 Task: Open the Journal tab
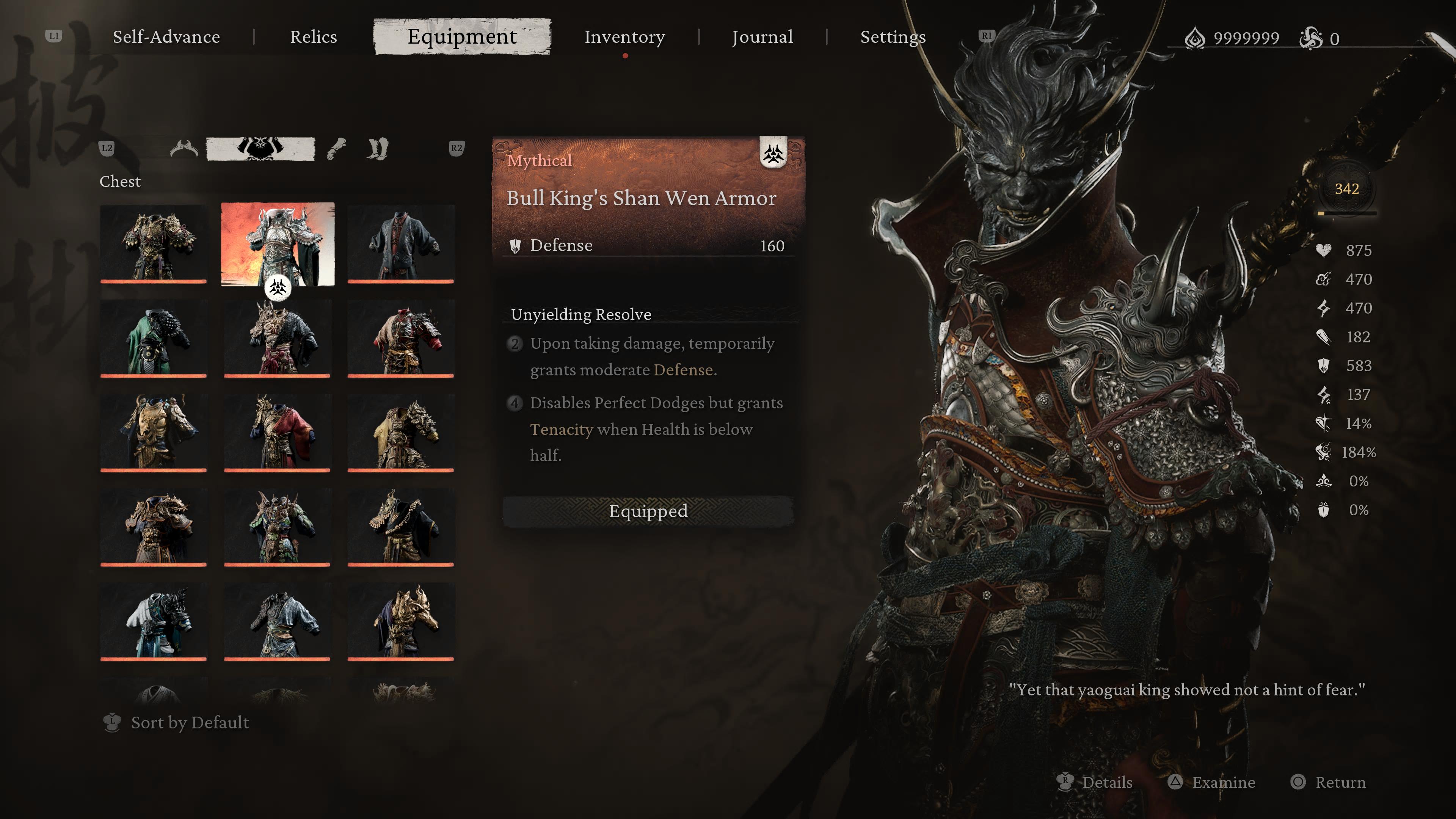[x=763, y=37]
